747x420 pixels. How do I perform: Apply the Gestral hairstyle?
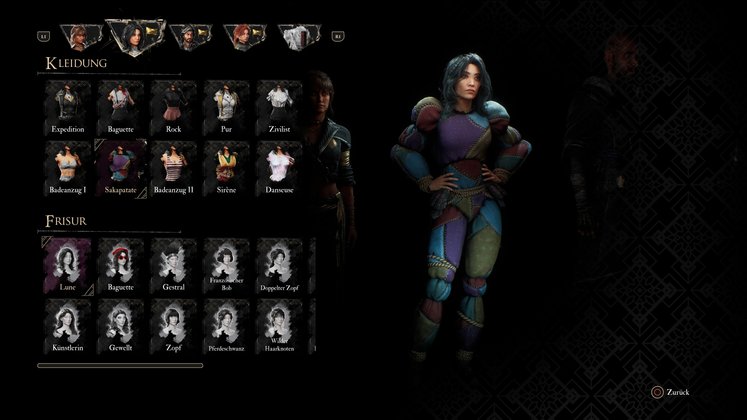point(174,265)
